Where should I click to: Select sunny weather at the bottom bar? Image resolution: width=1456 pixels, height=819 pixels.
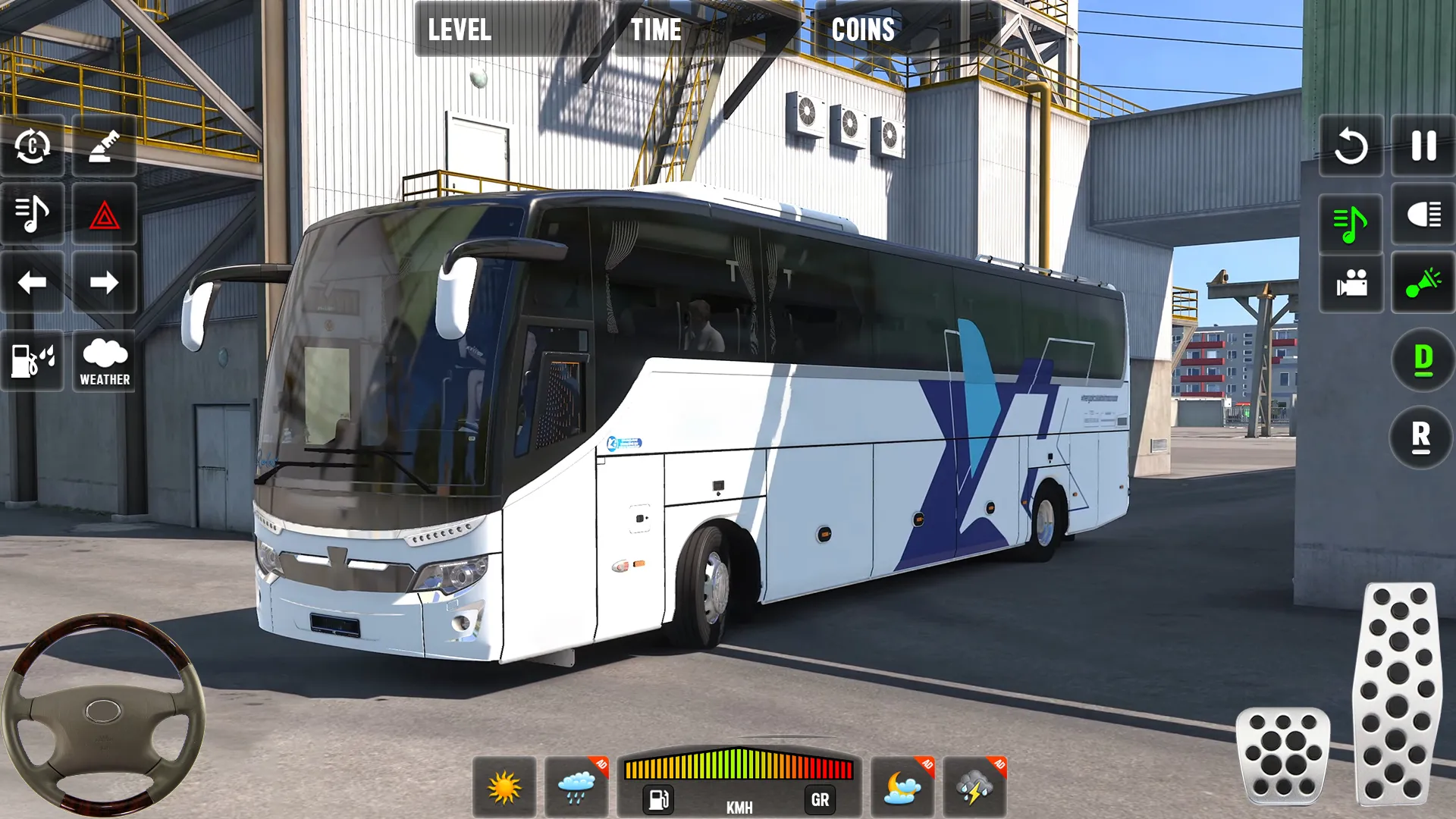point(507,786)
